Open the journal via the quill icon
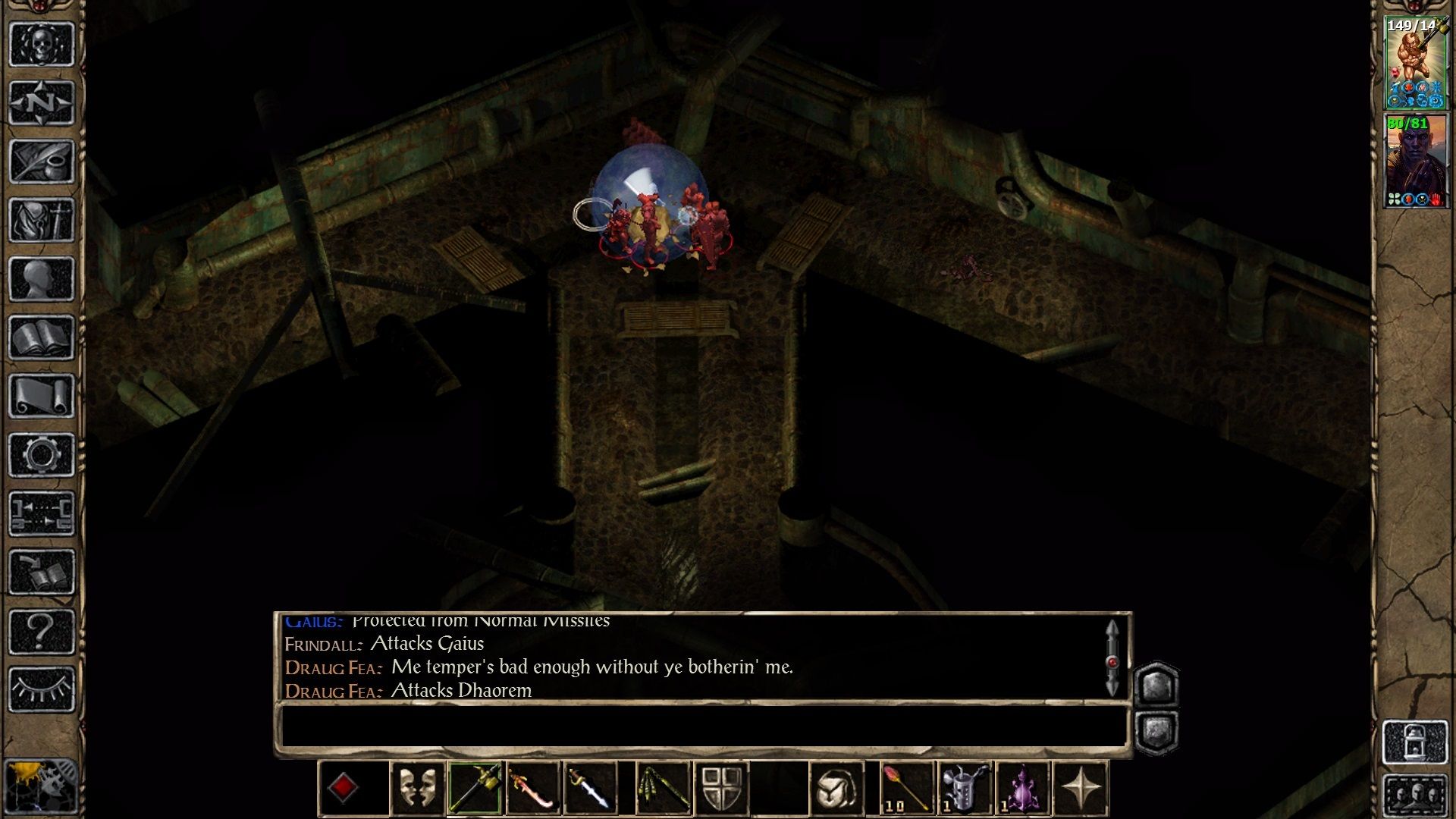 coord(42,159)
